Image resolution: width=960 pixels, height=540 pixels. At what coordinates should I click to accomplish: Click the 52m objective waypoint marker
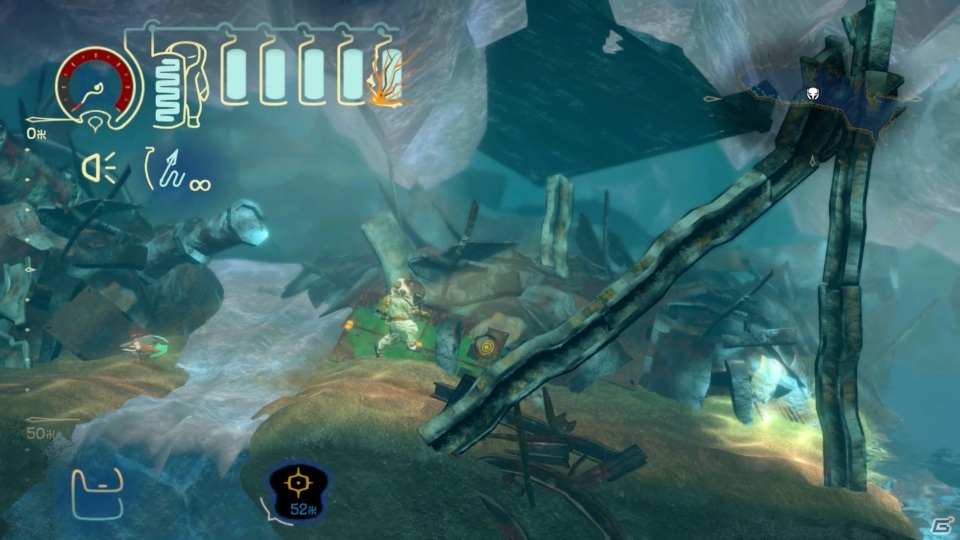pyautogui.click(x=295, y=485)
